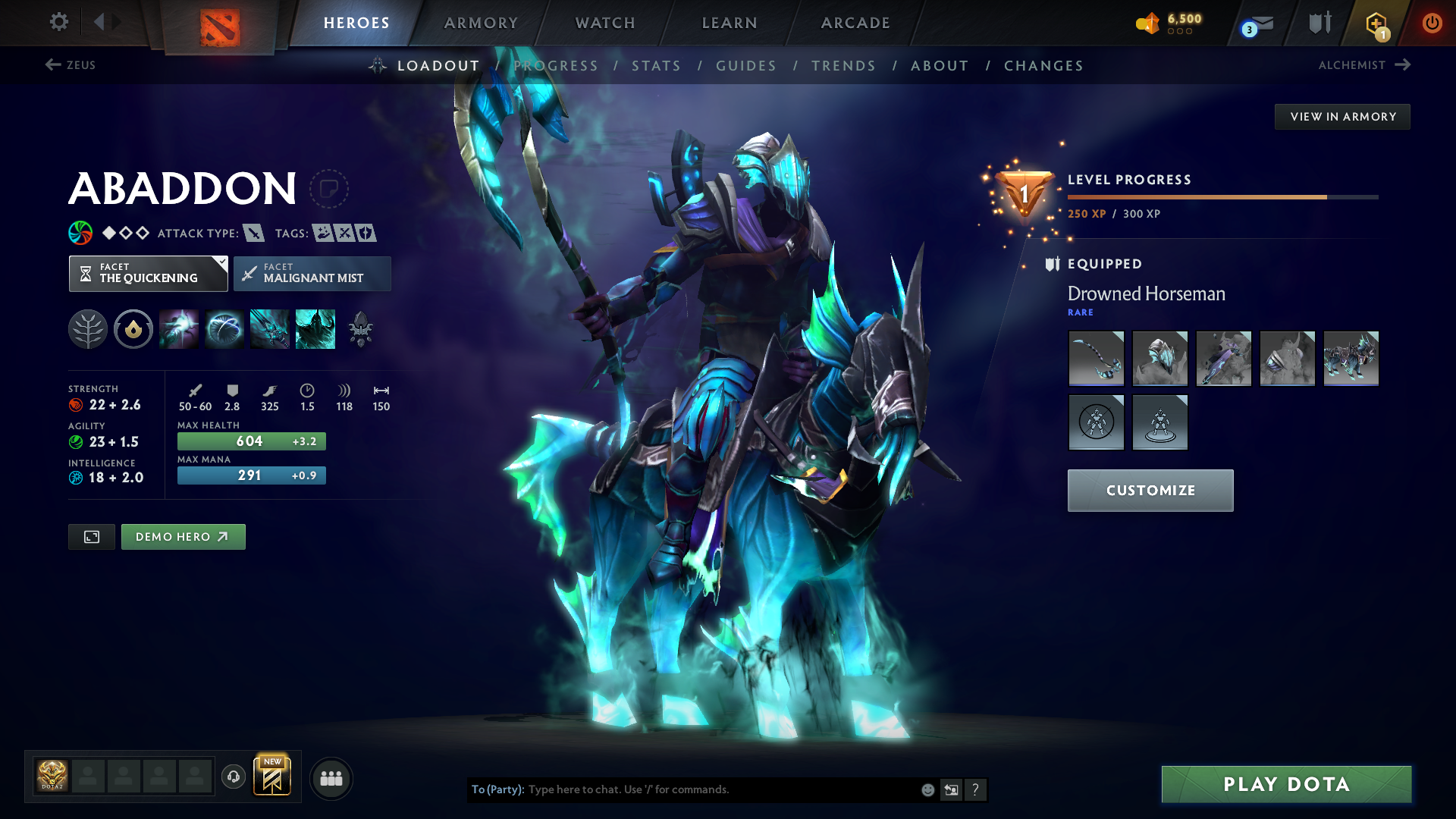Open the settings gear menu

pos(58,22)
